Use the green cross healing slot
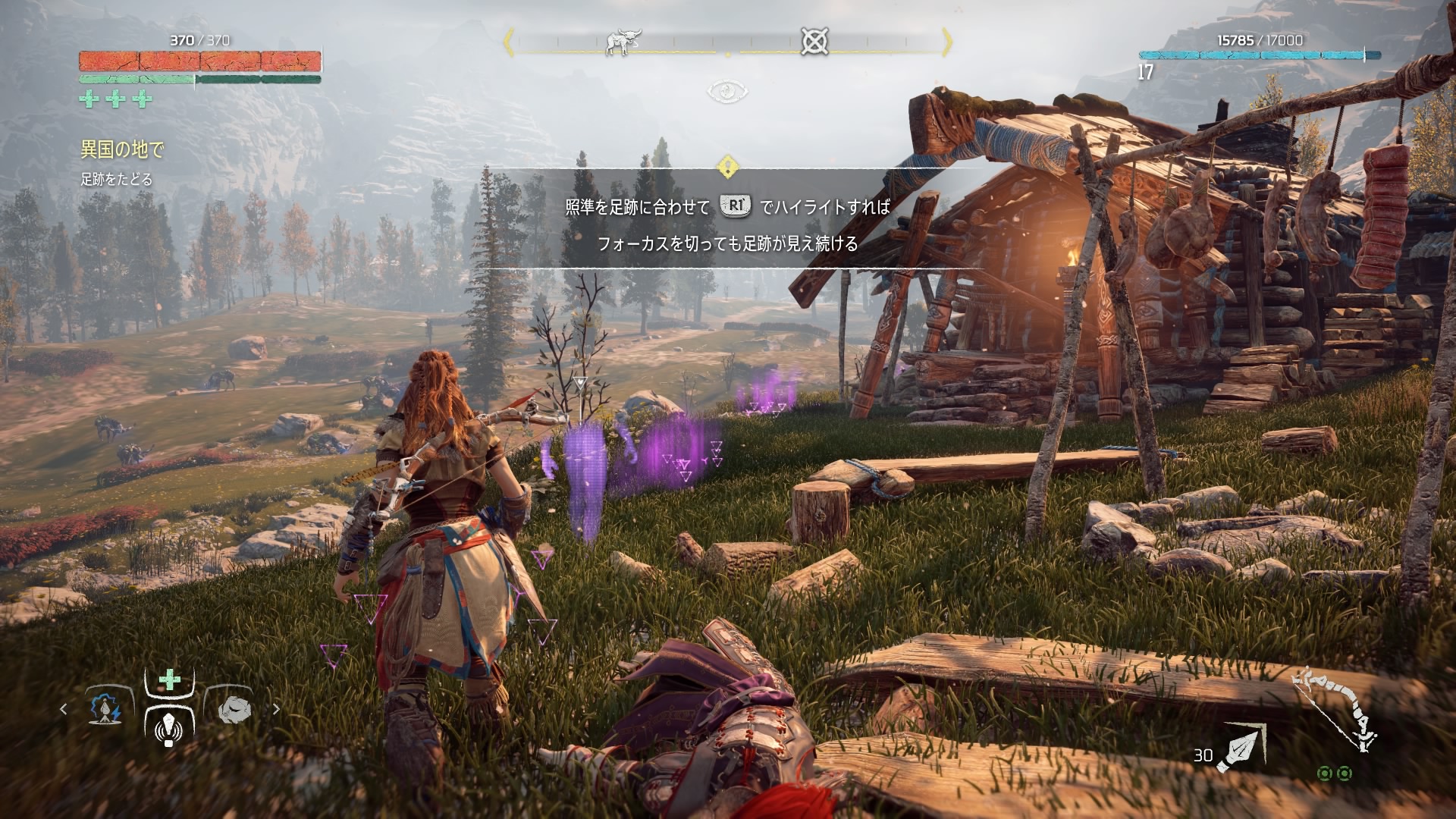Viewport: 1456px width, 819px height. click(170, 679)
